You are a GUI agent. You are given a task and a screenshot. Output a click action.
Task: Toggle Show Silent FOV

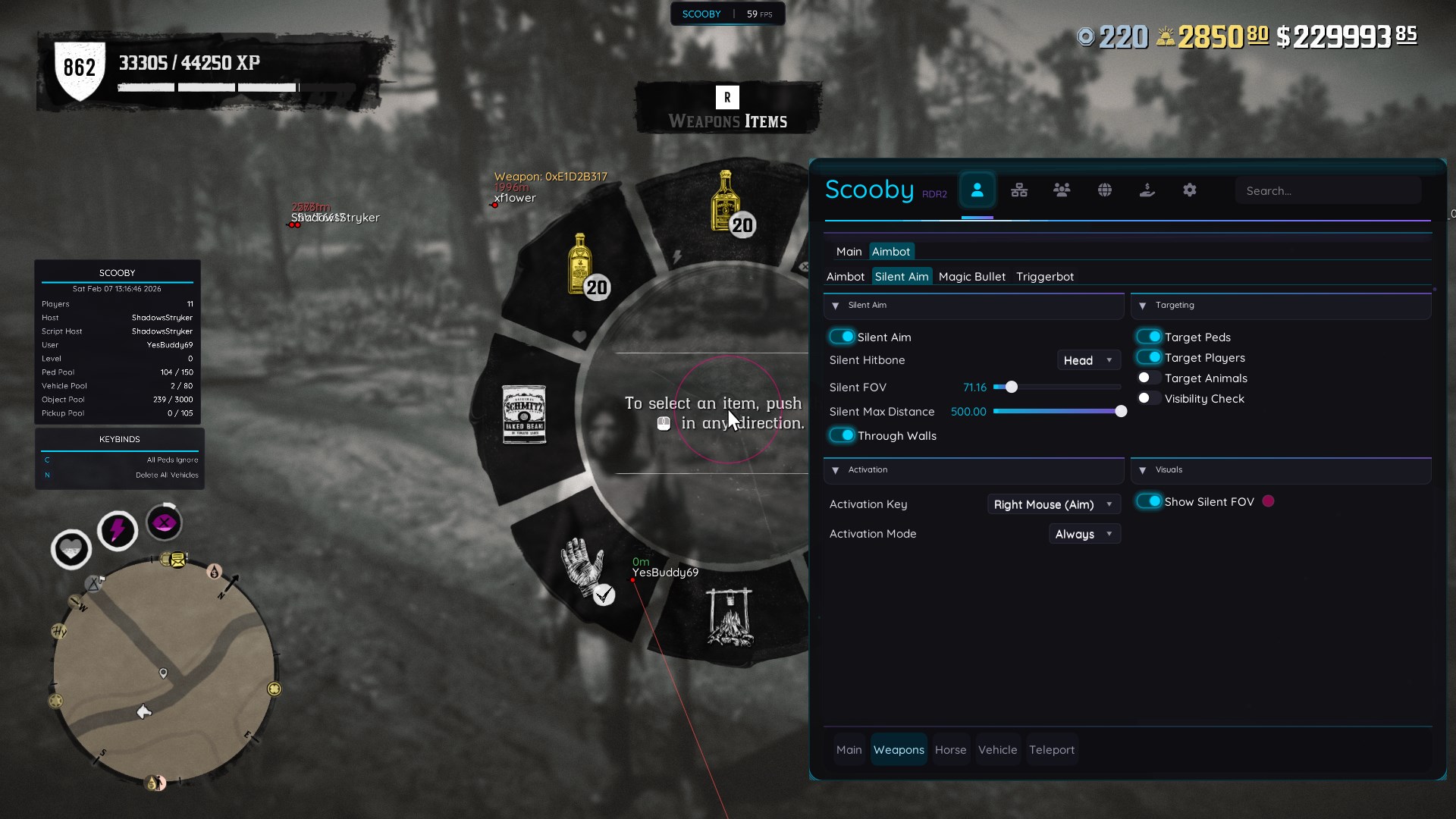[x=1149, y=501]
